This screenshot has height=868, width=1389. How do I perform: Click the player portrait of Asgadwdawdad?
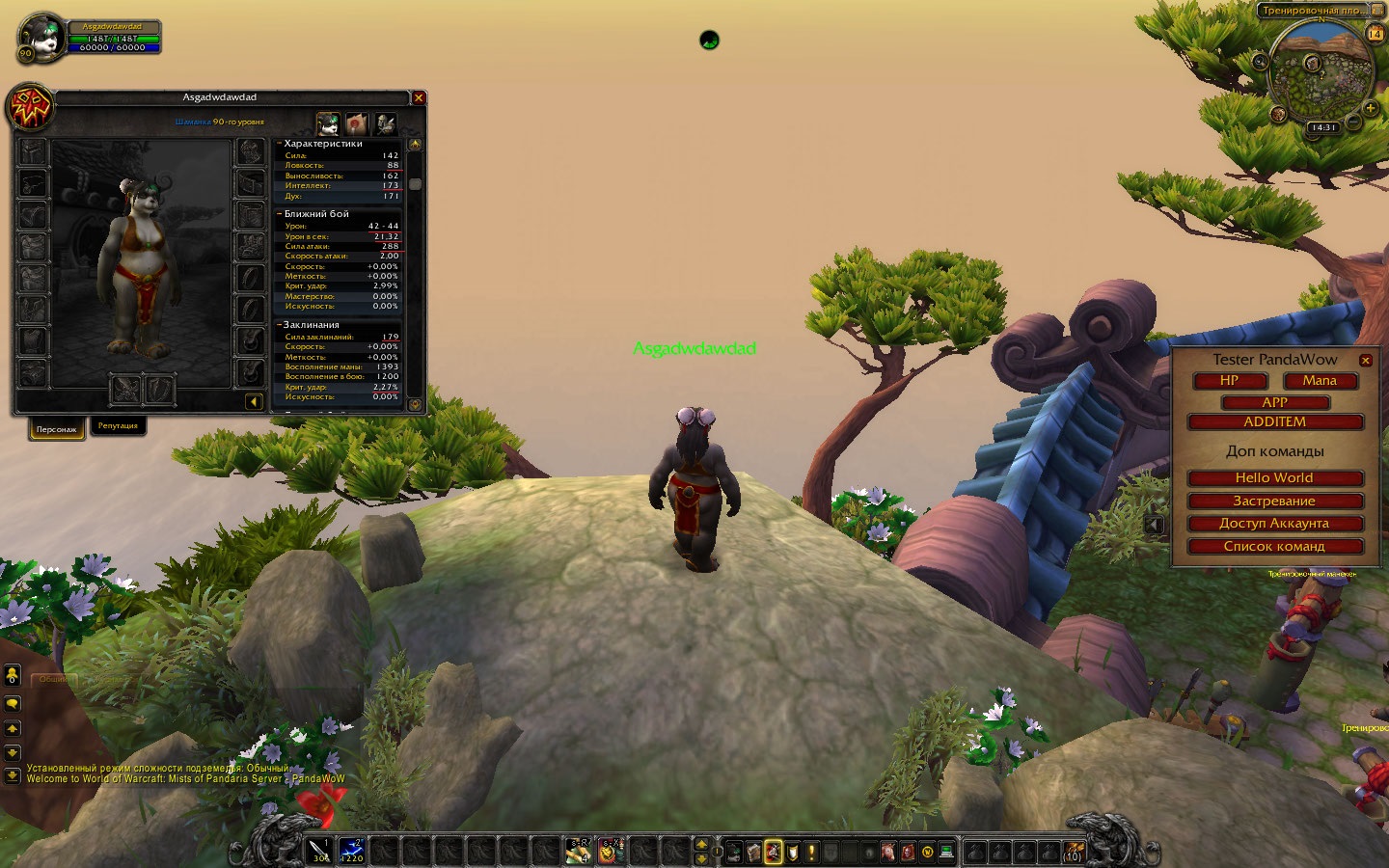click(42, 38)
